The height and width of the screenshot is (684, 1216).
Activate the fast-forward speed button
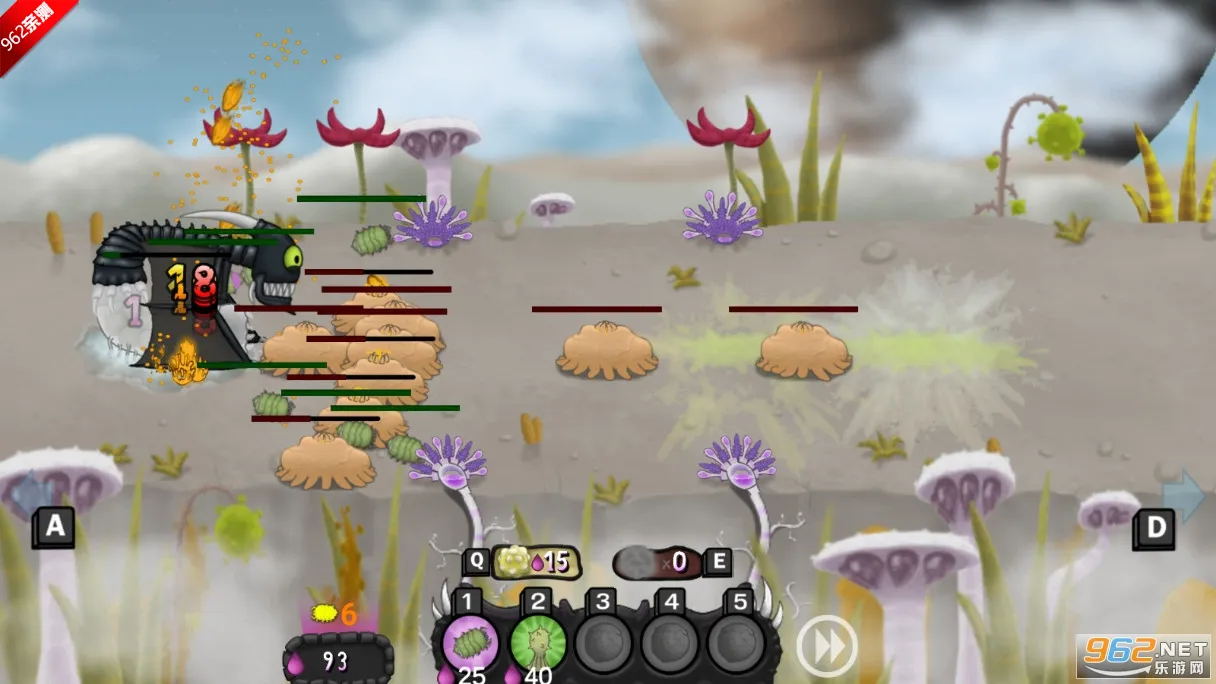point(827,645)
